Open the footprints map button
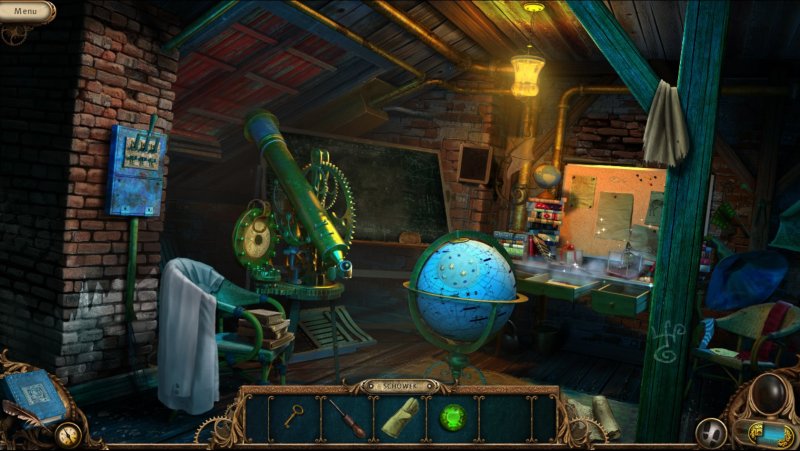The image size is (800, 451). (x=711, y=432)
